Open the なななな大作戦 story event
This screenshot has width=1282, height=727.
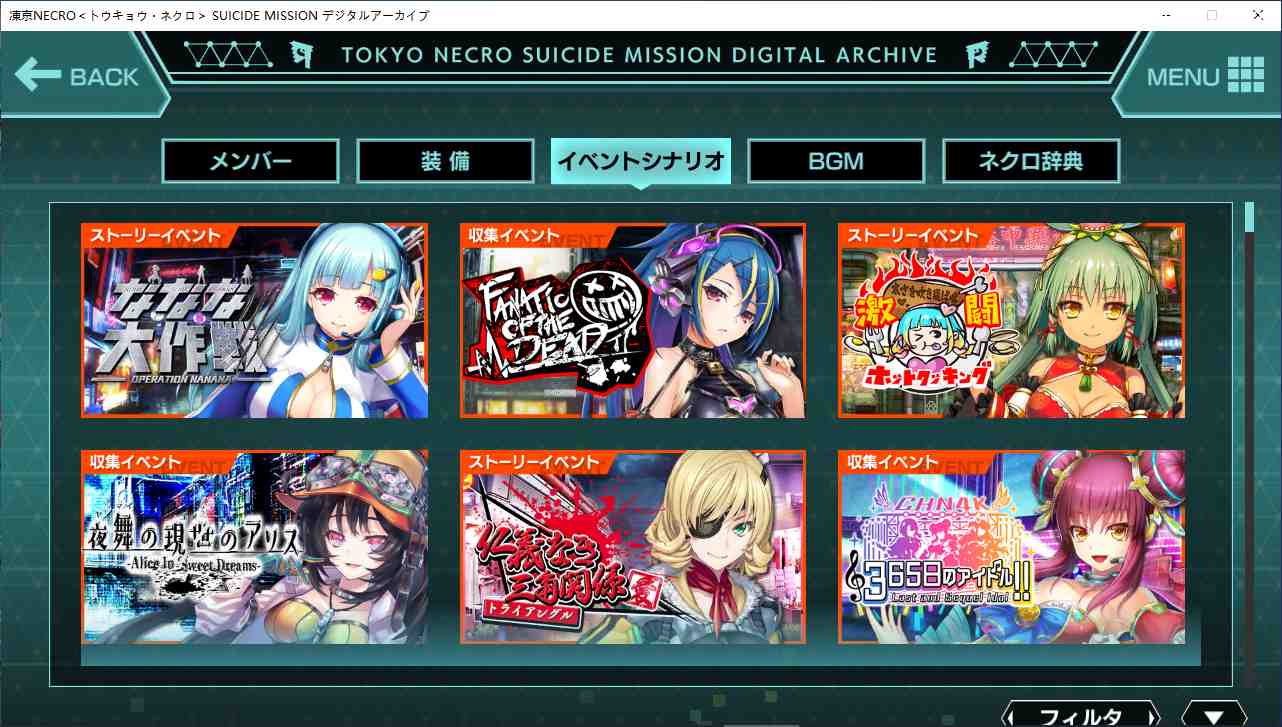253,320
